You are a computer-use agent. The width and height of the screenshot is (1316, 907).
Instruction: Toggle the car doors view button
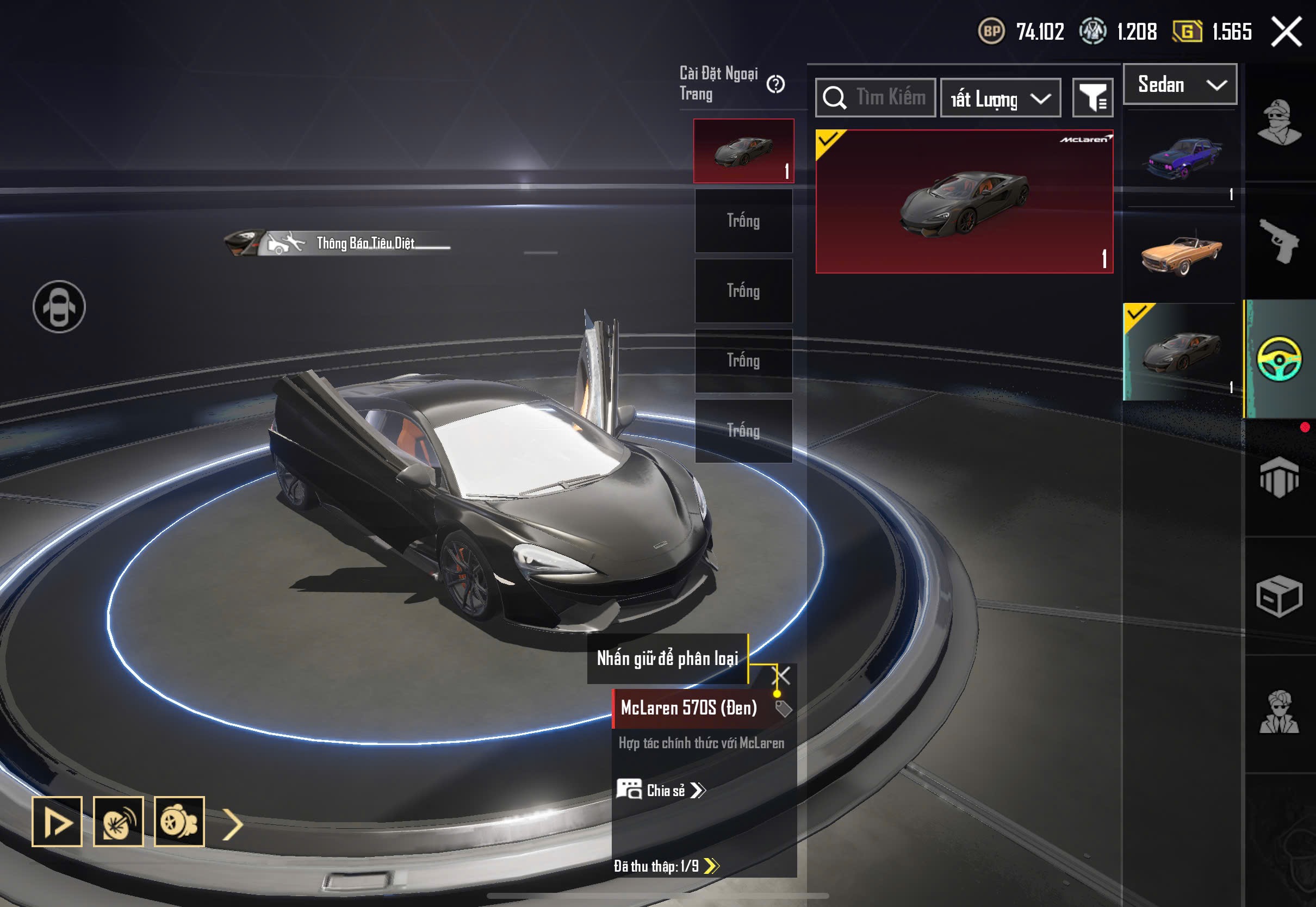coord(59,307)
